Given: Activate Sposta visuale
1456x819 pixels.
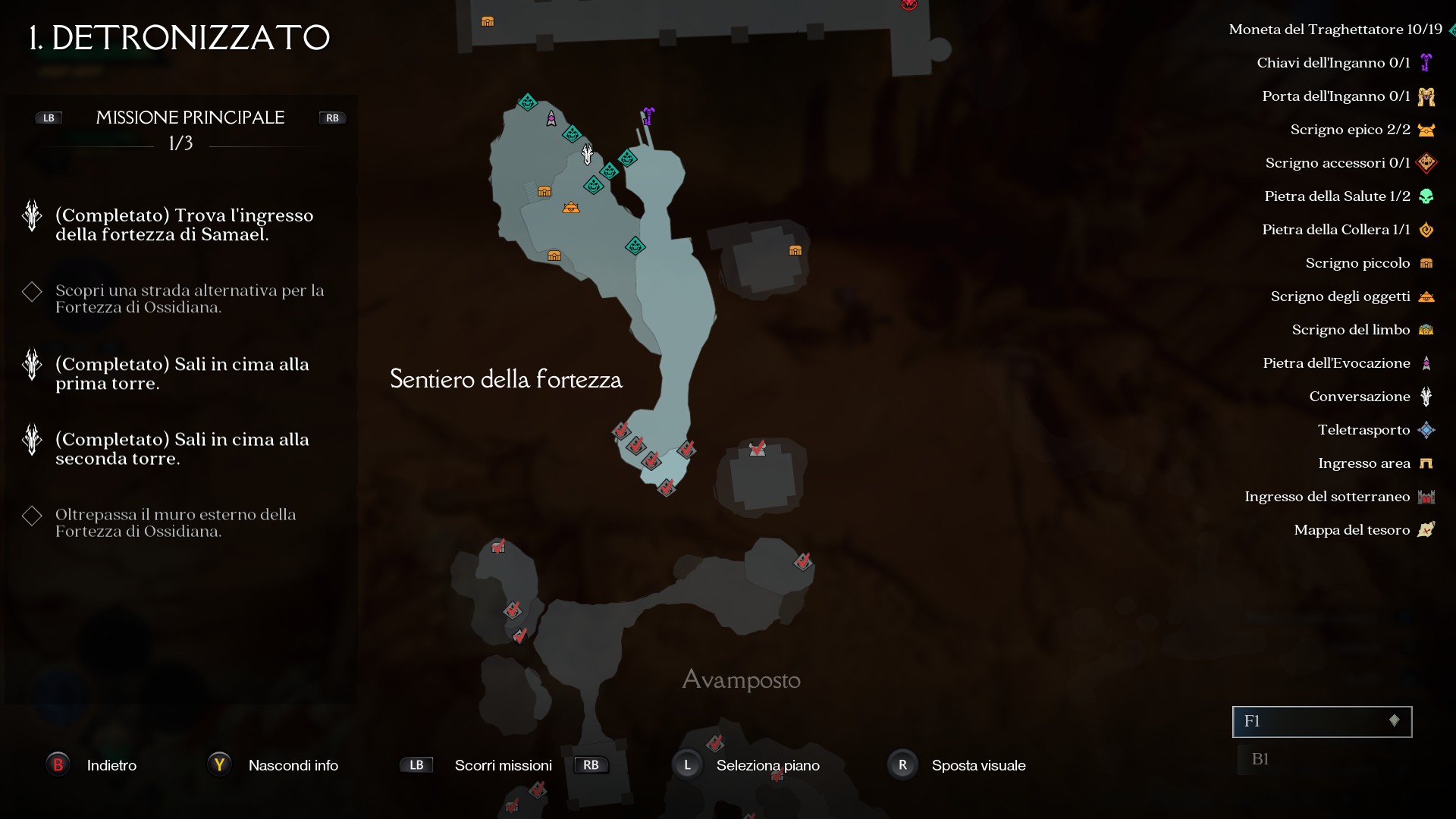Looking at the screenshot, I should 902,765.
